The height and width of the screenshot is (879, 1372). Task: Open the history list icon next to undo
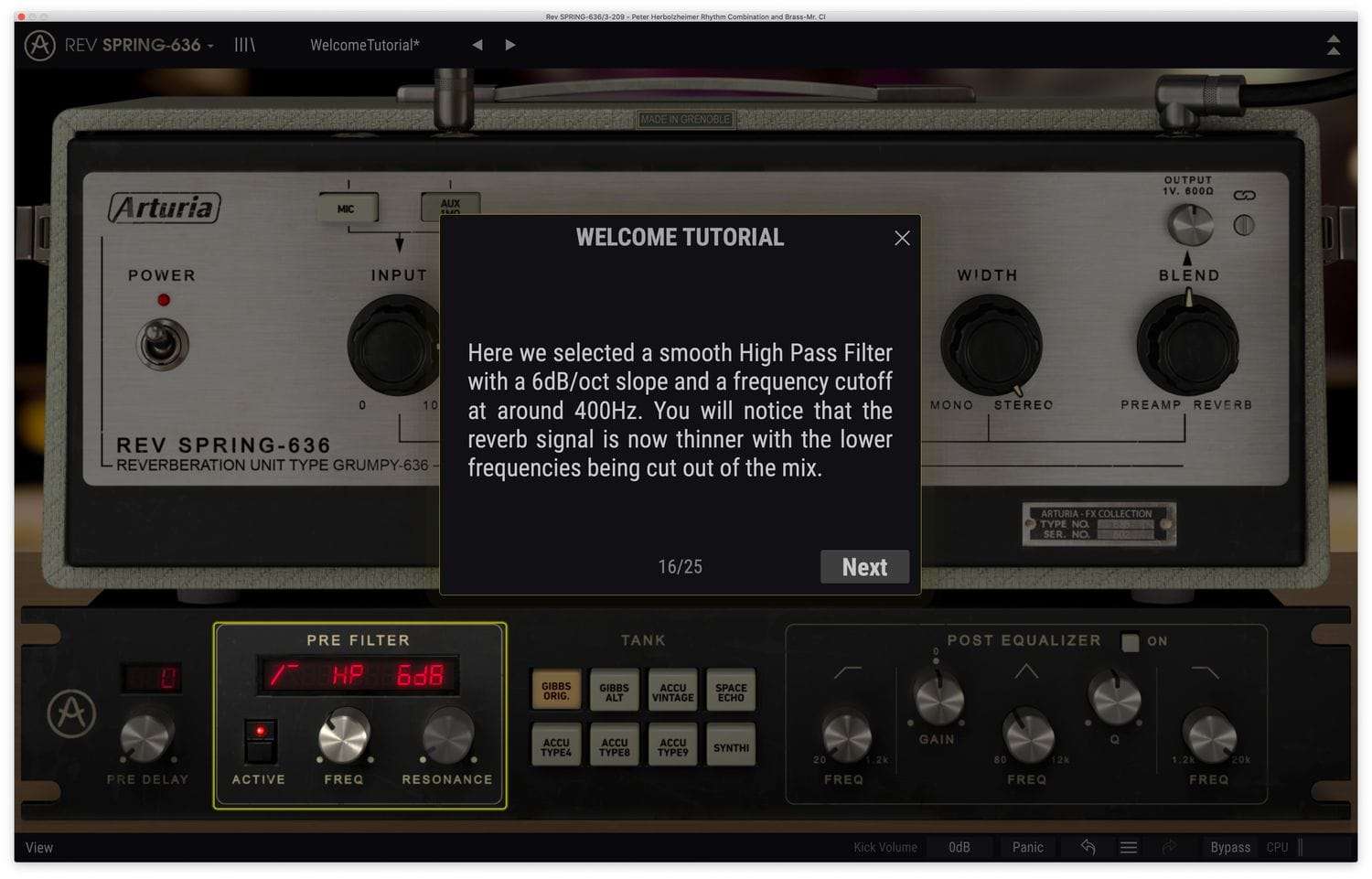click(x=1129, y=847)
